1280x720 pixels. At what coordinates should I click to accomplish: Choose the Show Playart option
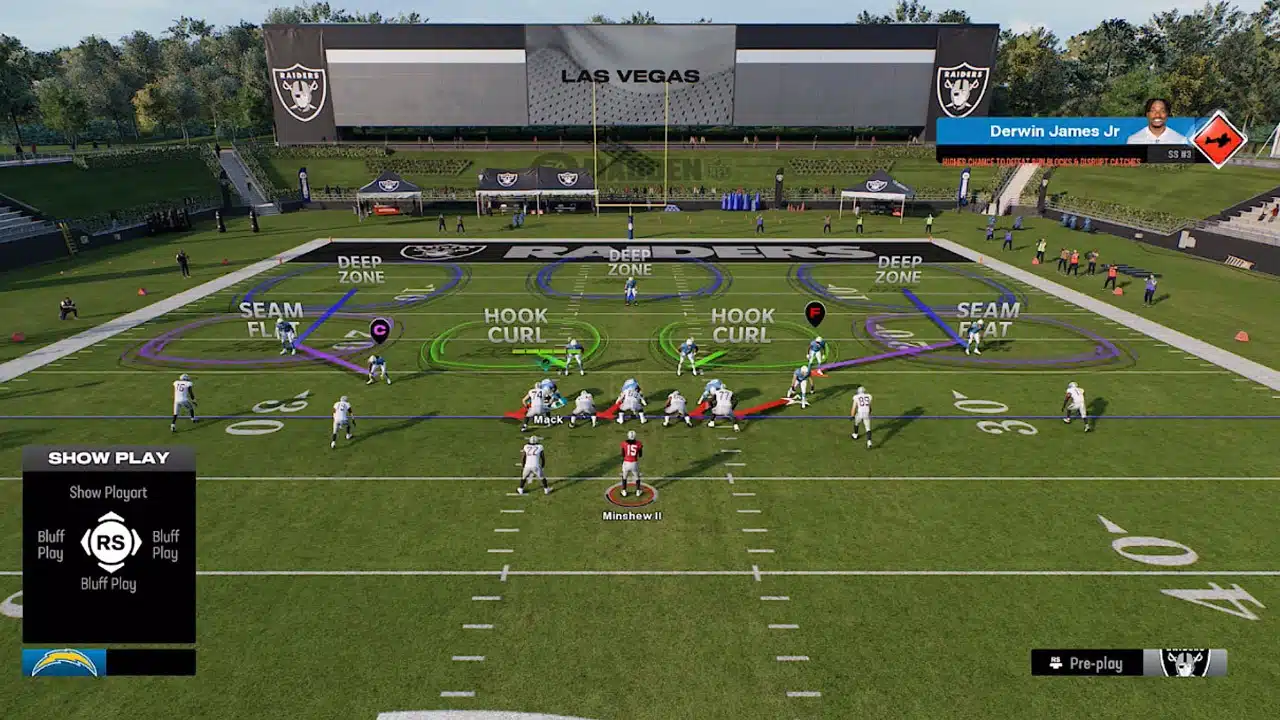pos(108,492)
